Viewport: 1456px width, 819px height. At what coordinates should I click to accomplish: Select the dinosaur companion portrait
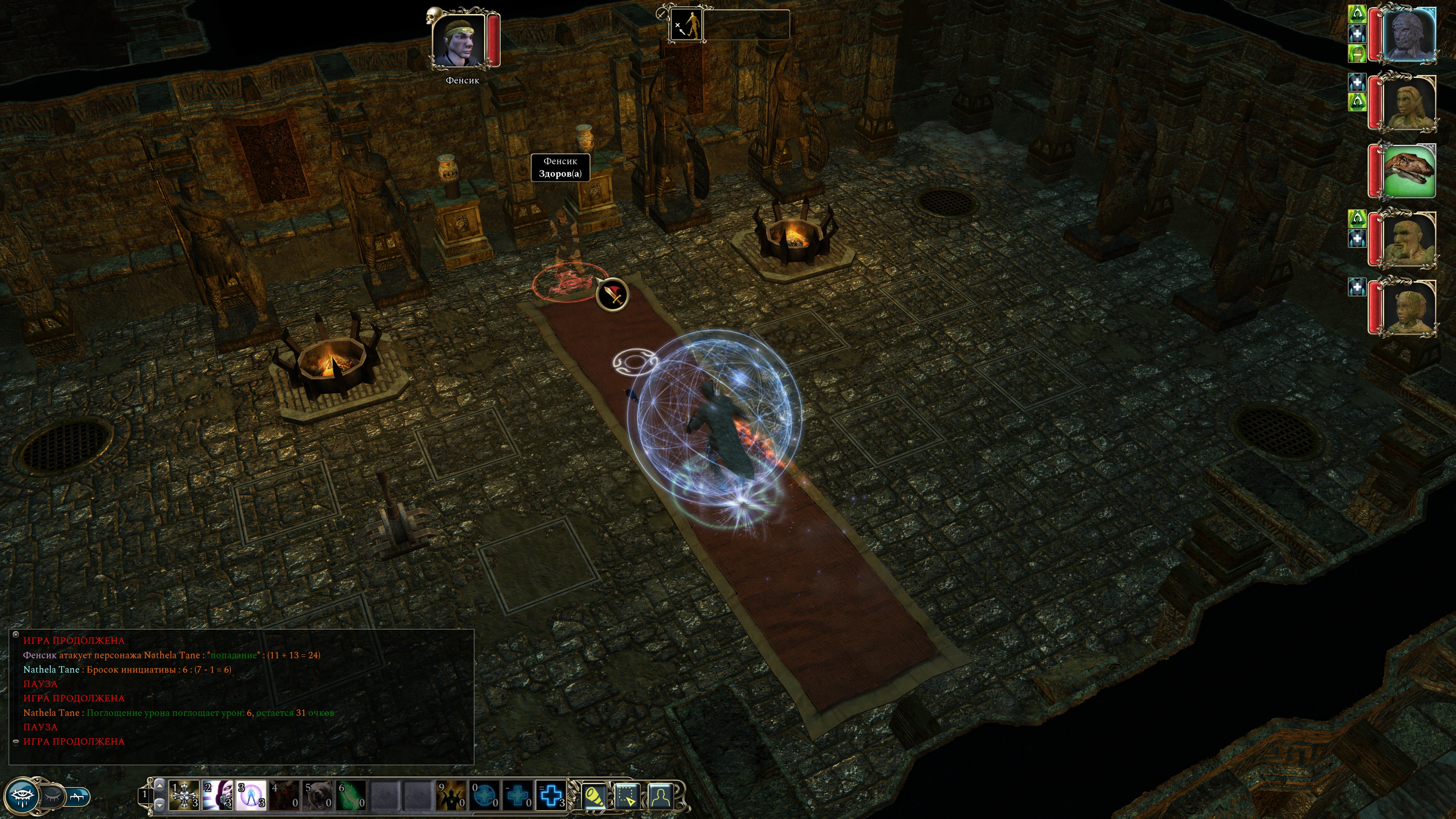coord(1409,170)
